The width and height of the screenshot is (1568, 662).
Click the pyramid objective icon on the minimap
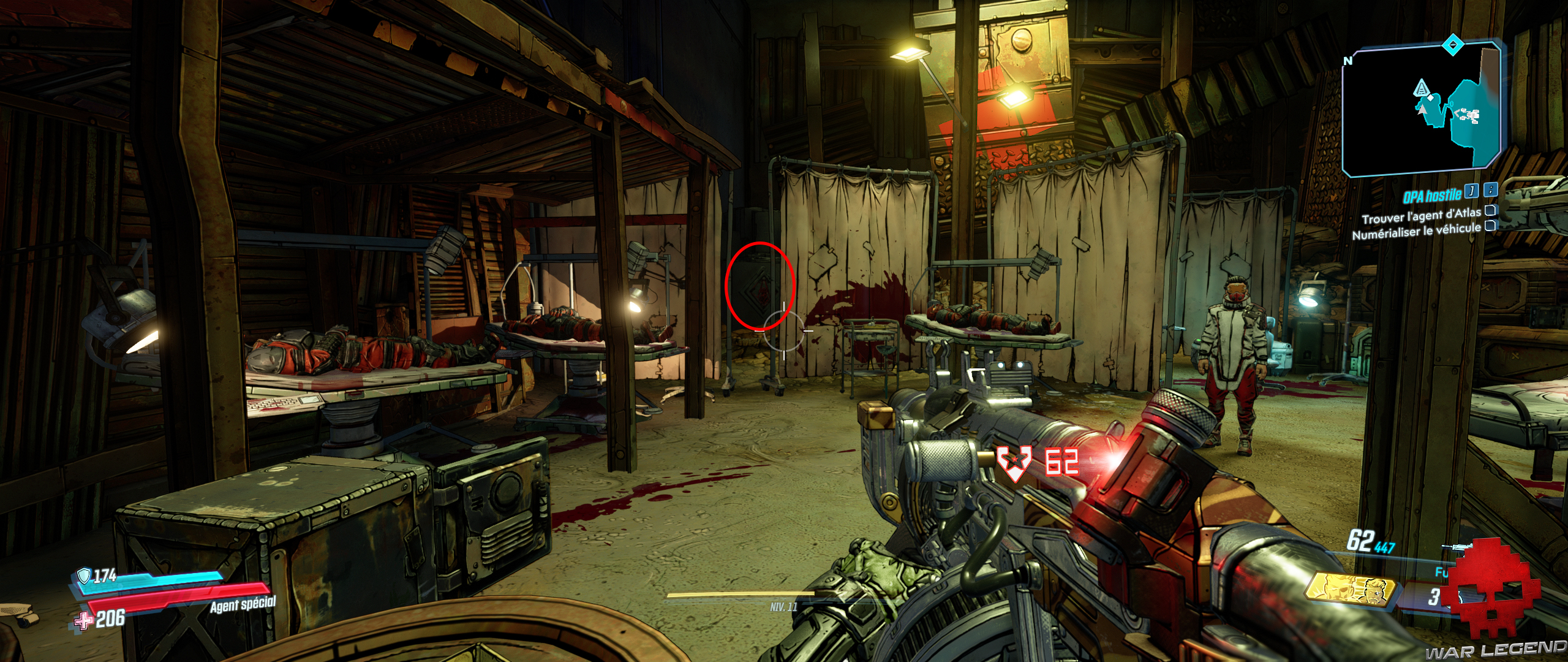point(1422,88)
